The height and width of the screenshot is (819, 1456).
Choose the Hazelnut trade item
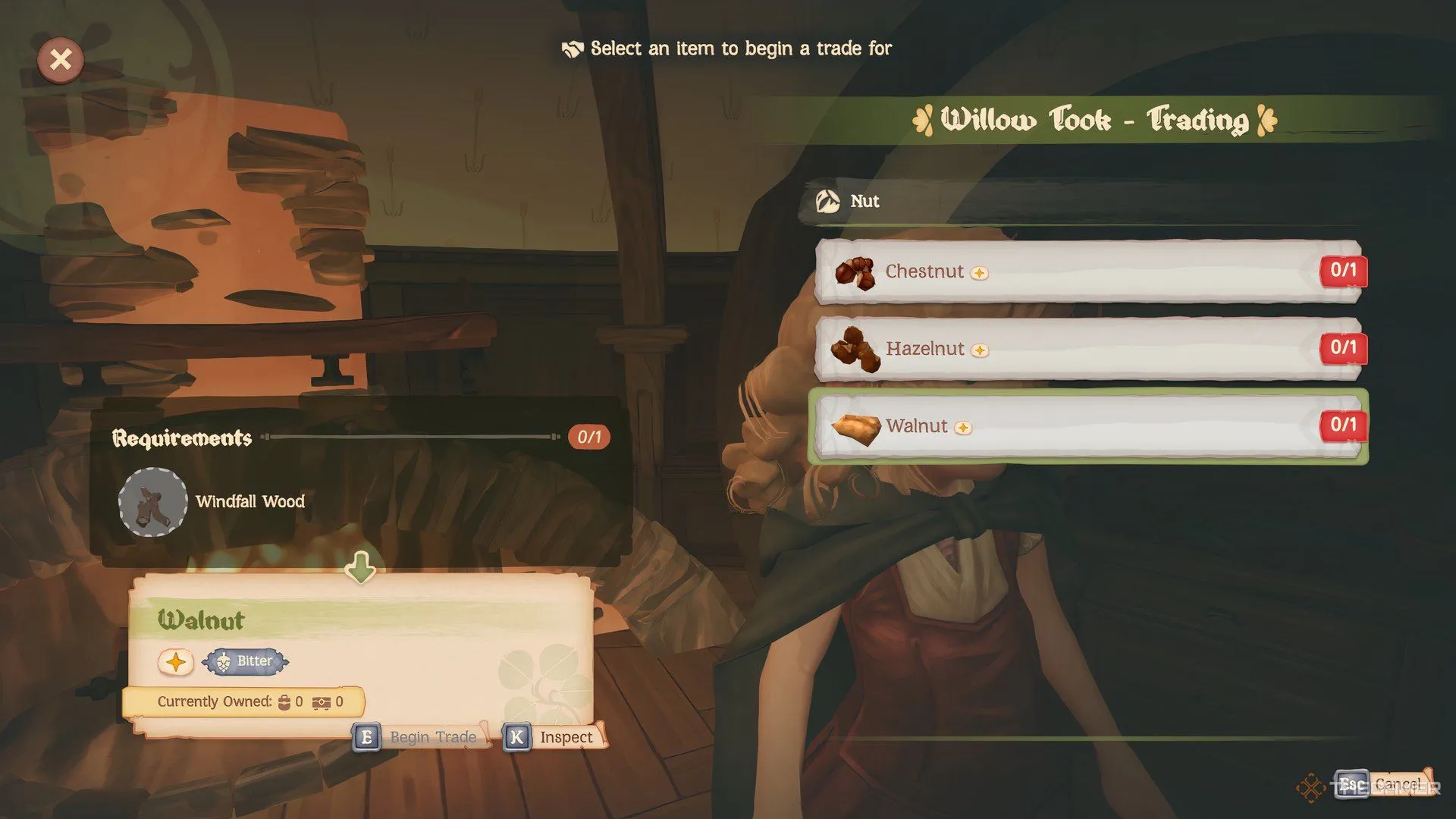point(1088,349)
